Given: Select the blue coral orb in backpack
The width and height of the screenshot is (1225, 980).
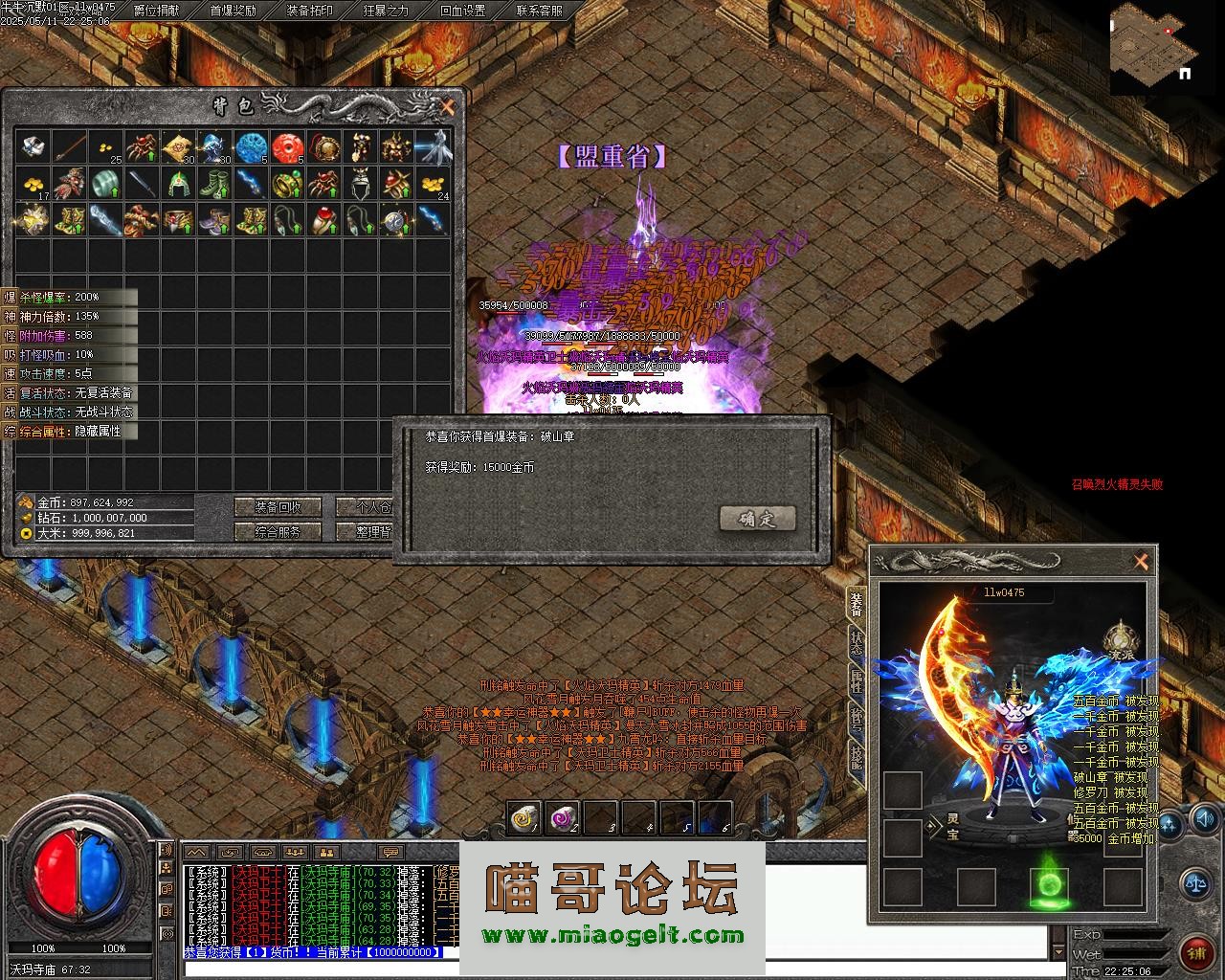Looking at the screenshot, I should [251, 147].
